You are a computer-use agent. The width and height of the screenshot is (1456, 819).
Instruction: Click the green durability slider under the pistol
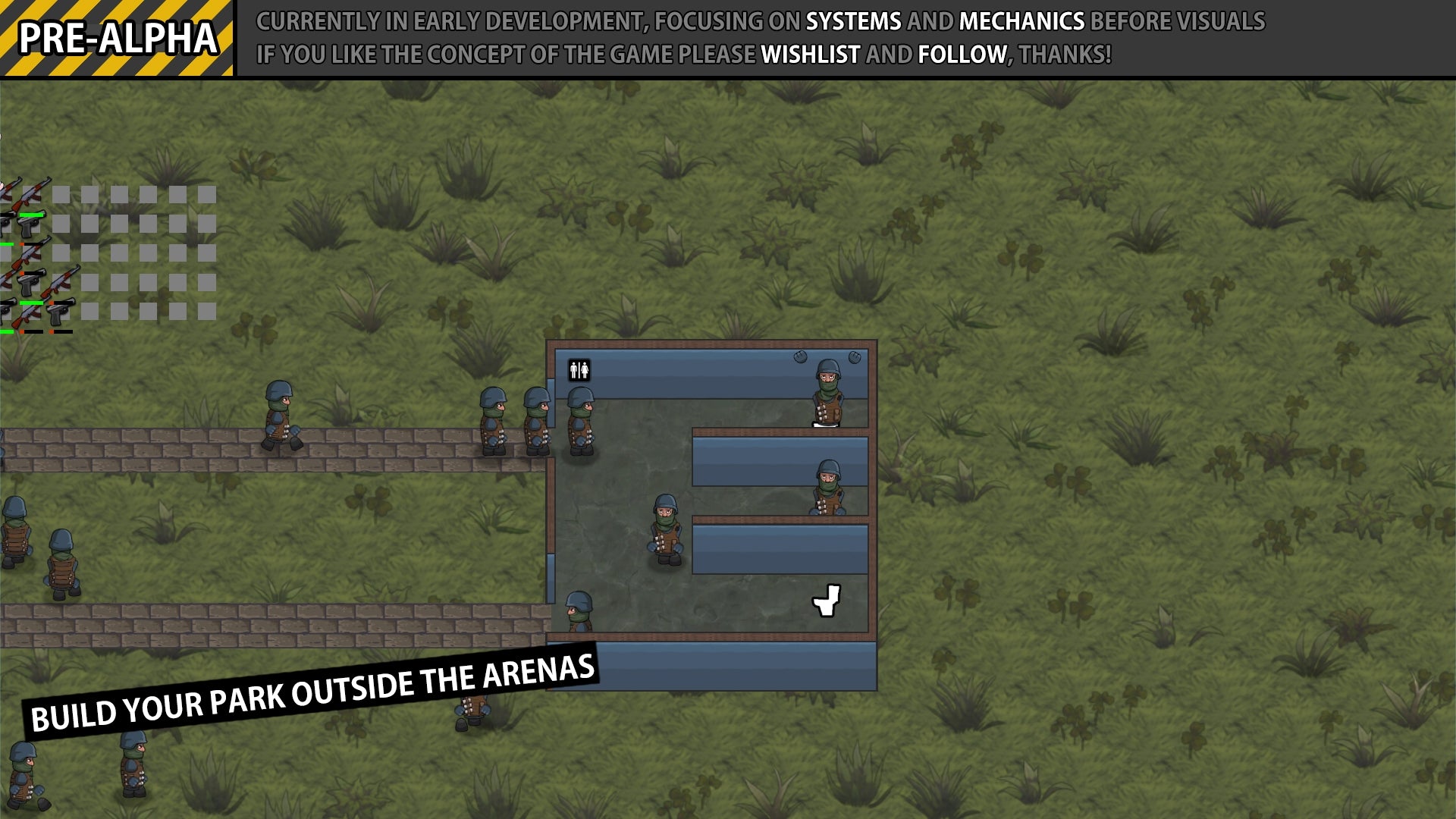pos(31,215)
